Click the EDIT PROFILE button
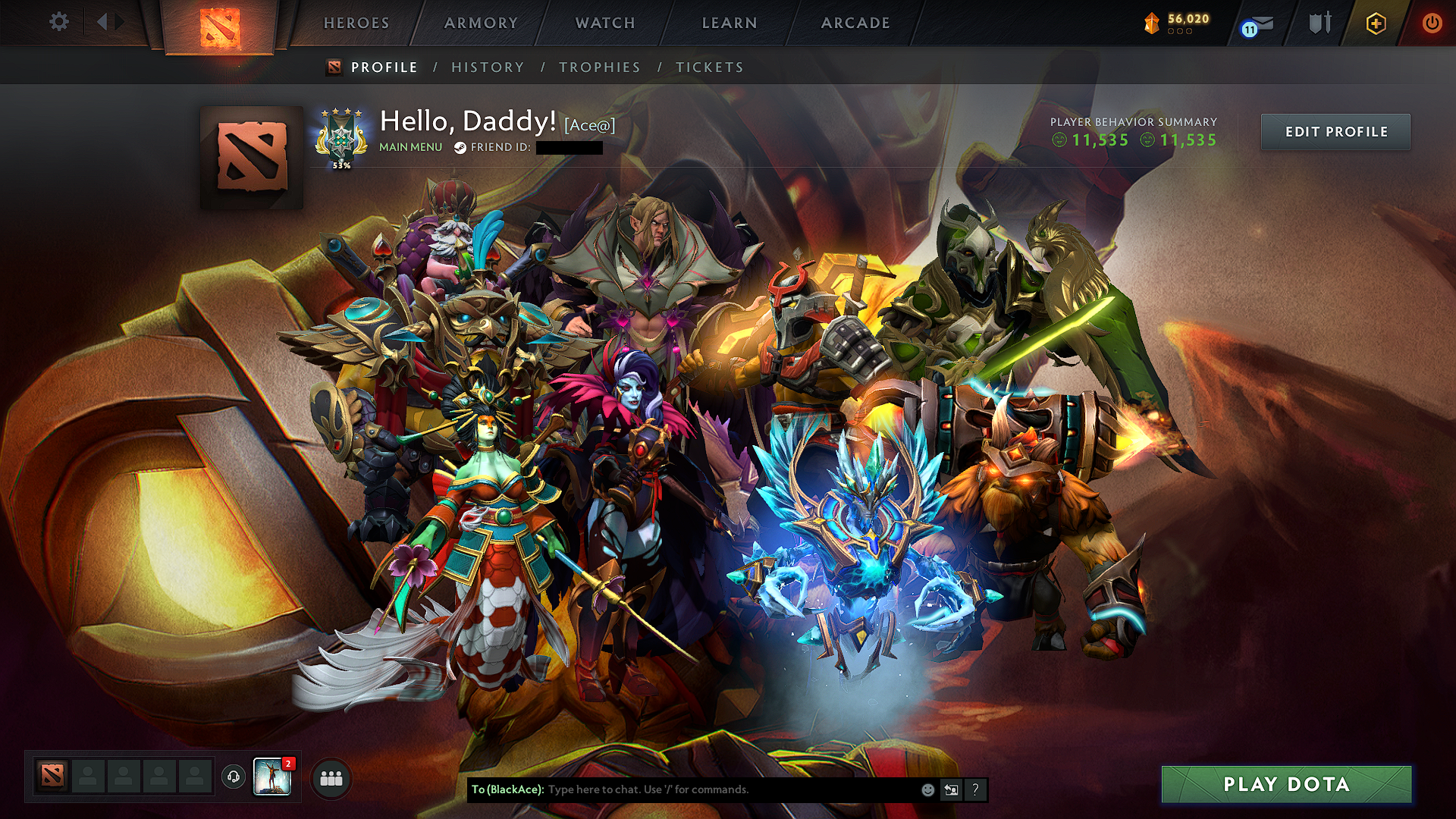The image size is (1456, 819). [1335, 131]
